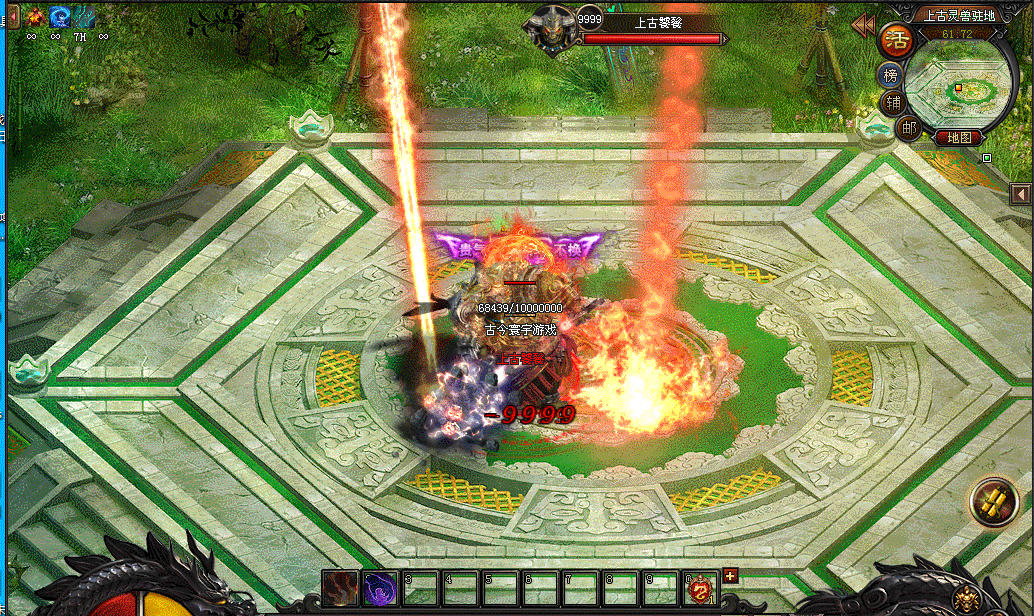The width and height of the screenshot is (1034, 616).
Task: Open the 邮 mail button
Action: (908, 127)
